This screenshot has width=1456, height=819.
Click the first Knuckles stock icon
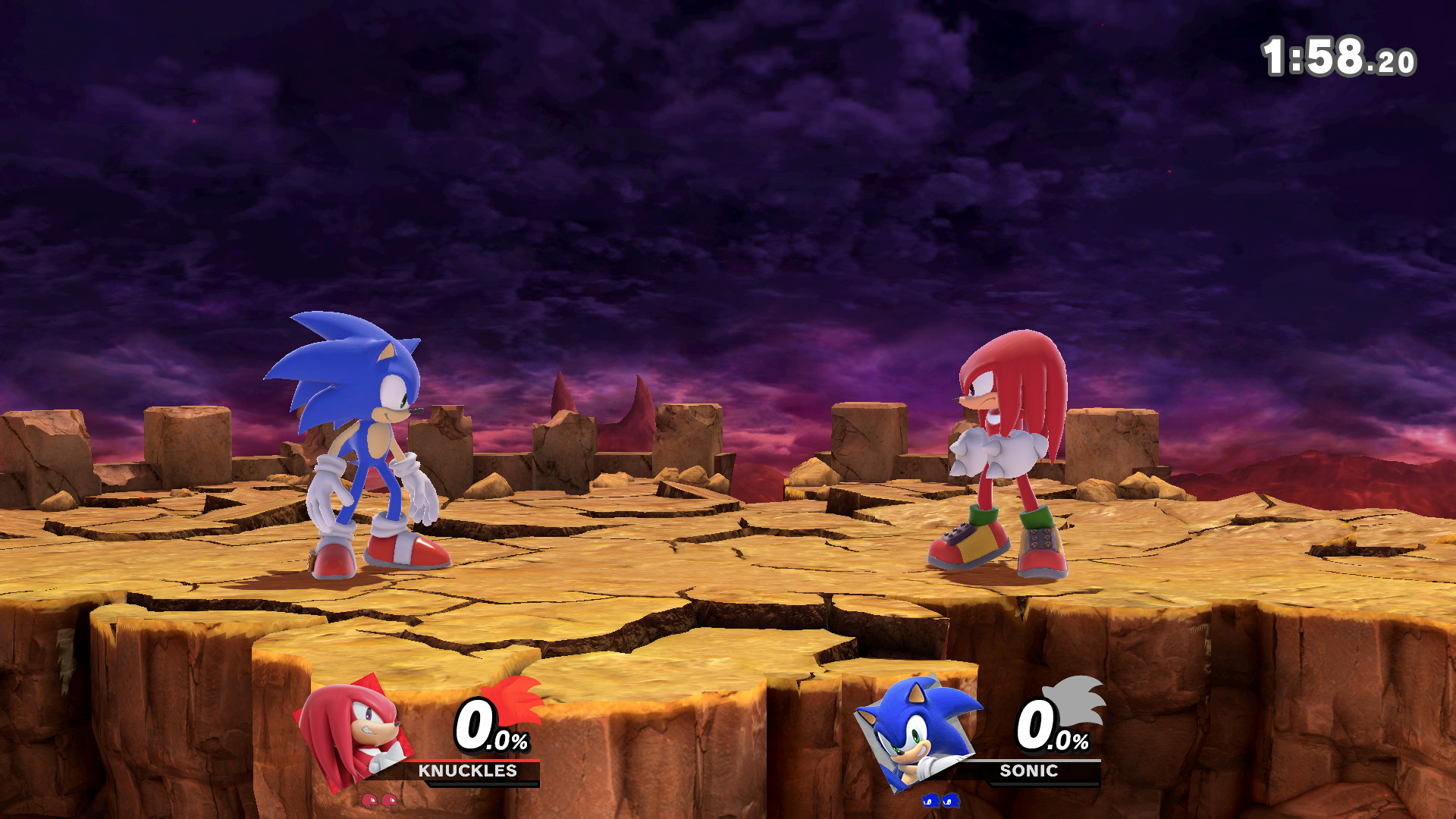[x=369, y=800]
